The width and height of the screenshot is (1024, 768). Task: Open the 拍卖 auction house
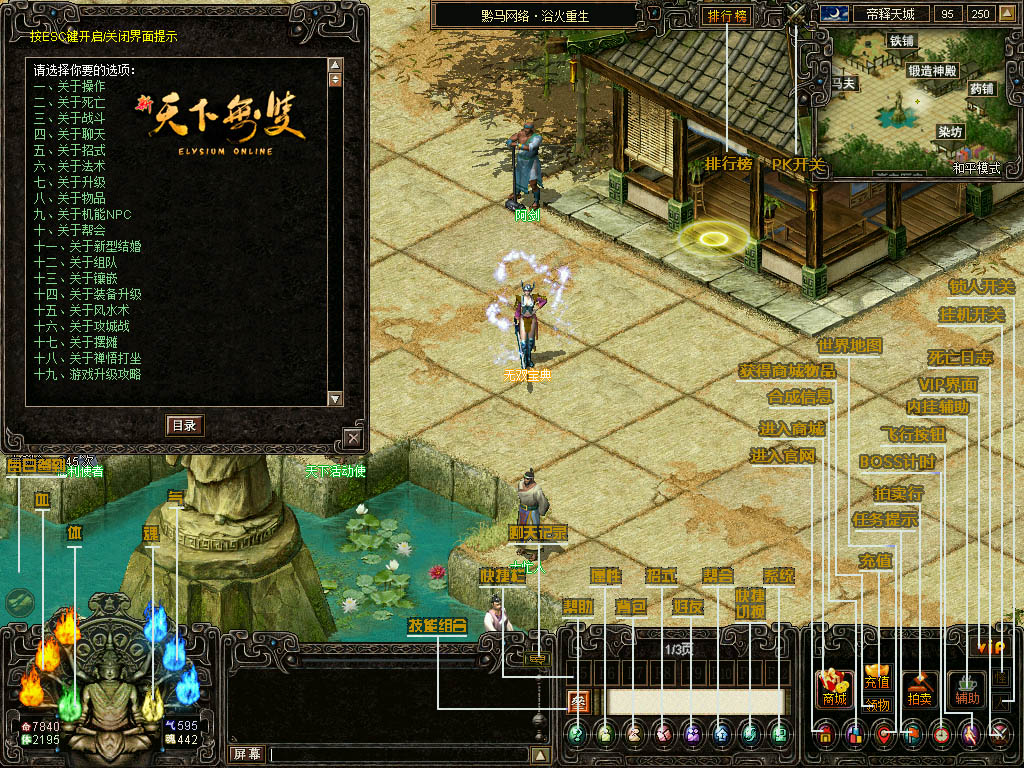tap(921, 690)
